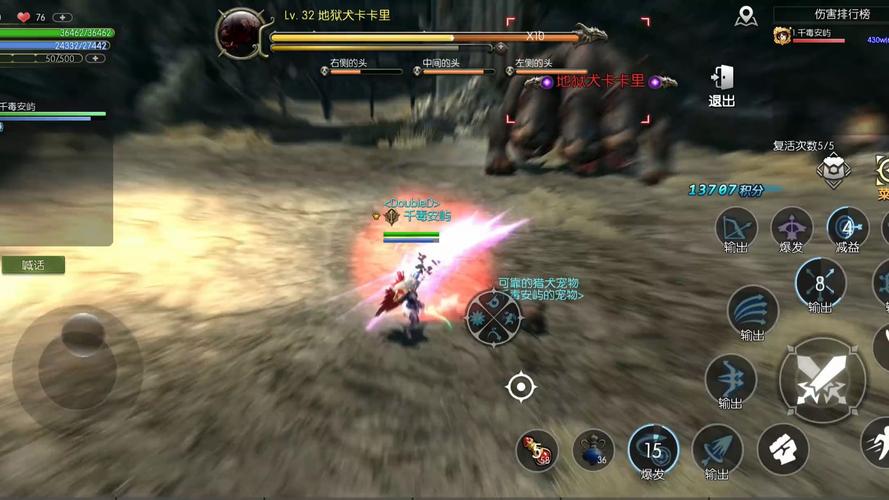The image size is (889, 500).
Task: Open the pet command wheel
Action: click(x=493, y=318)
